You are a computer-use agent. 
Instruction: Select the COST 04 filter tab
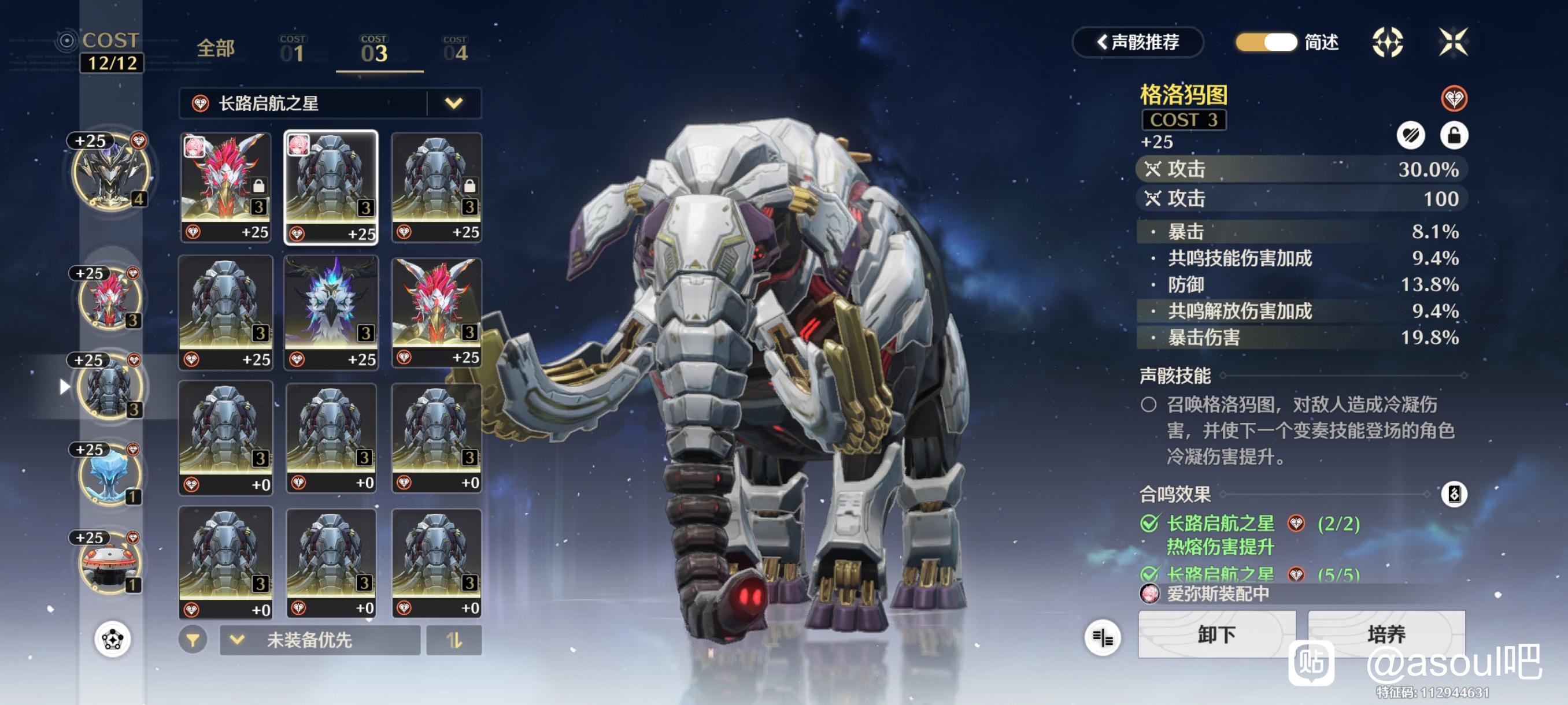tap(455, 50)
